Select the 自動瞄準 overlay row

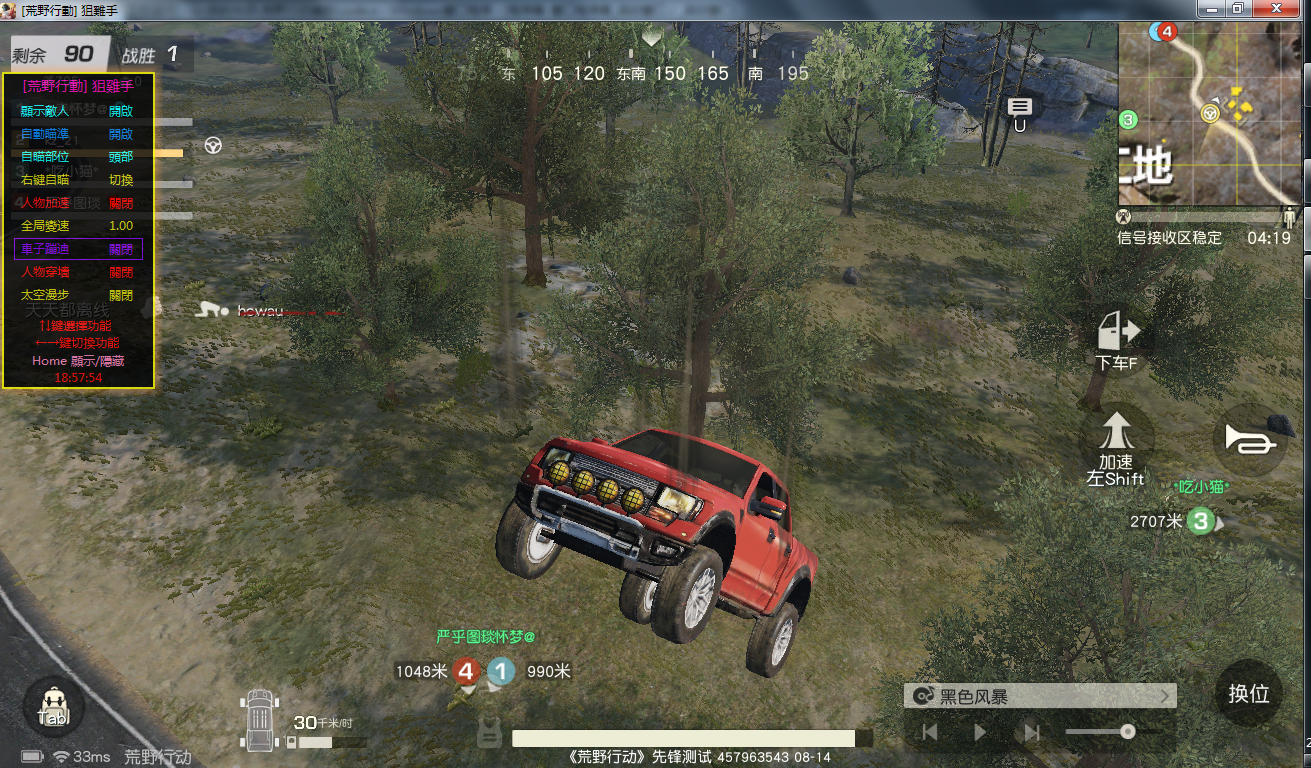pyautogui.click(x=78, y=134)
